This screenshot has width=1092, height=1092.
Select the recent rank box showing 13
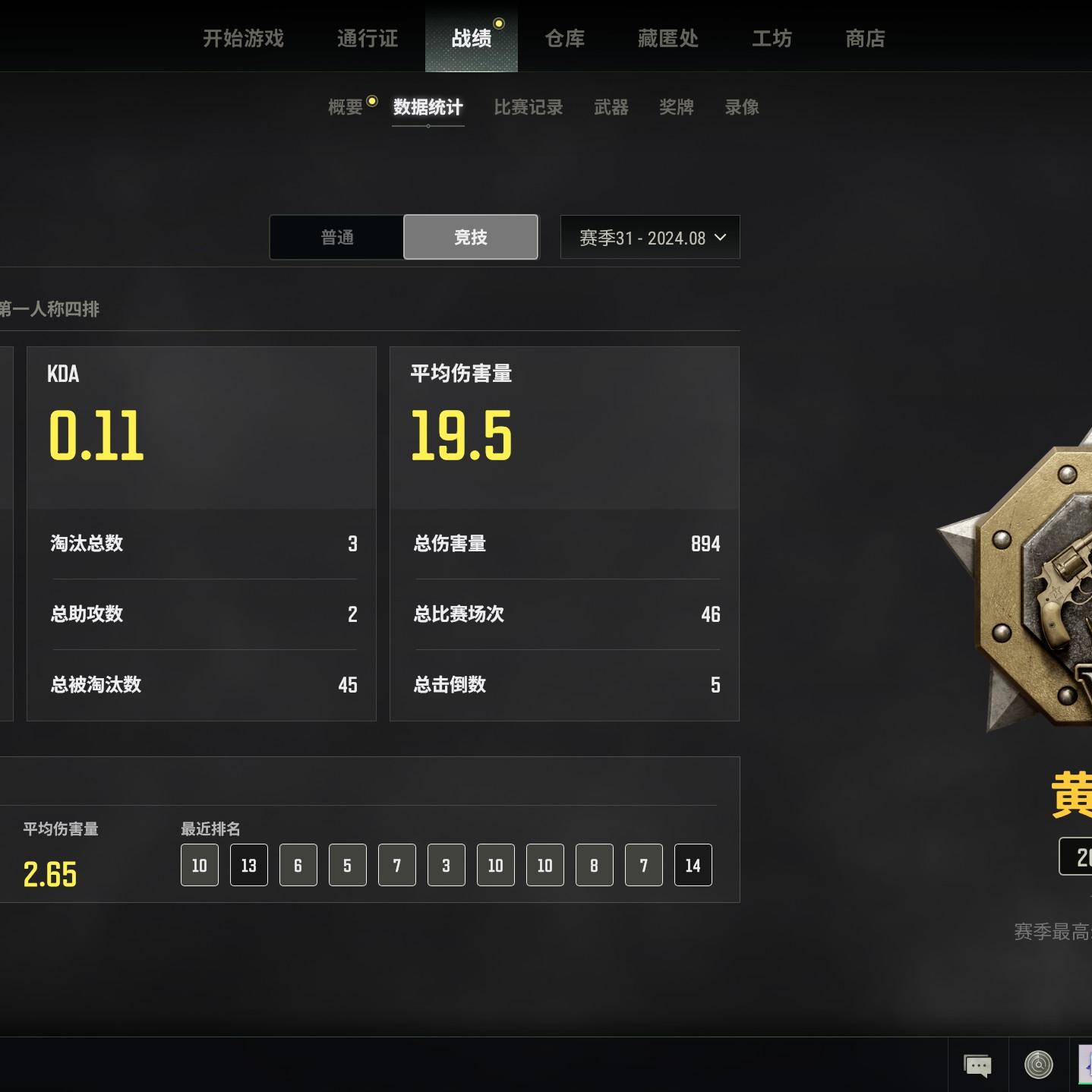(249, 865)
